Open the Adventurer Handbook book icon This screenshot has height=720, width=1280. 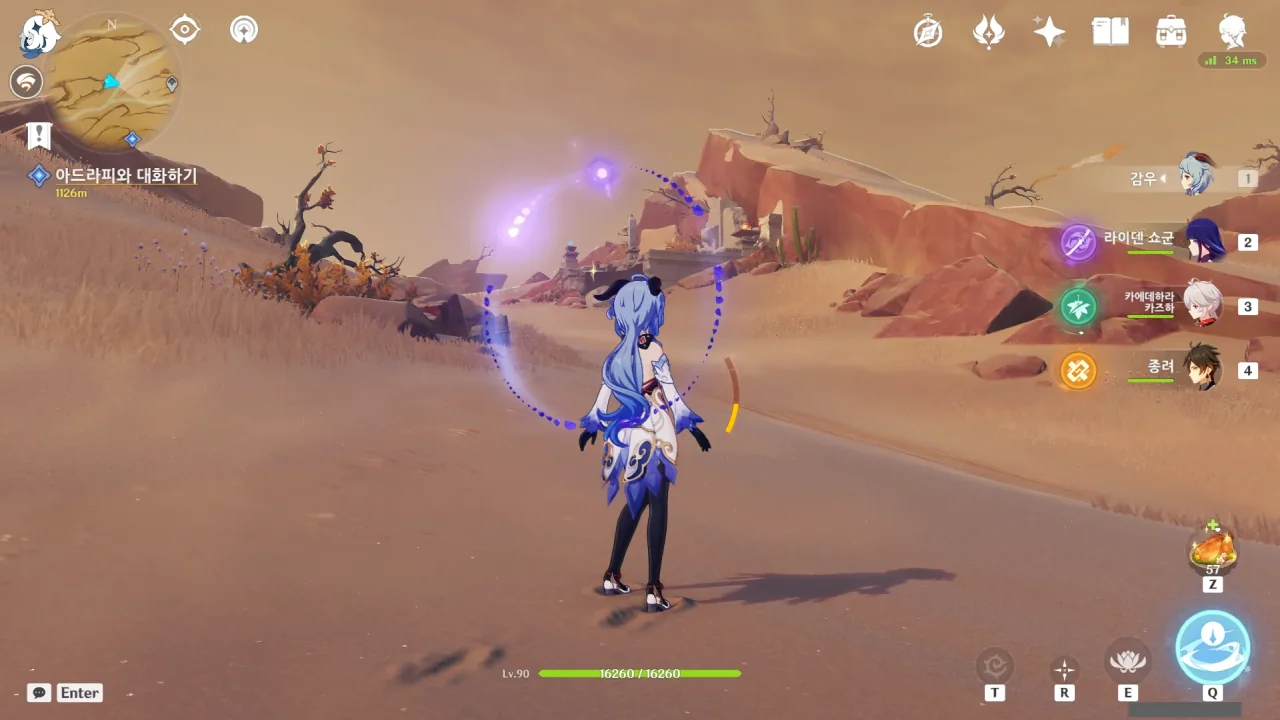coord(1110,32)
